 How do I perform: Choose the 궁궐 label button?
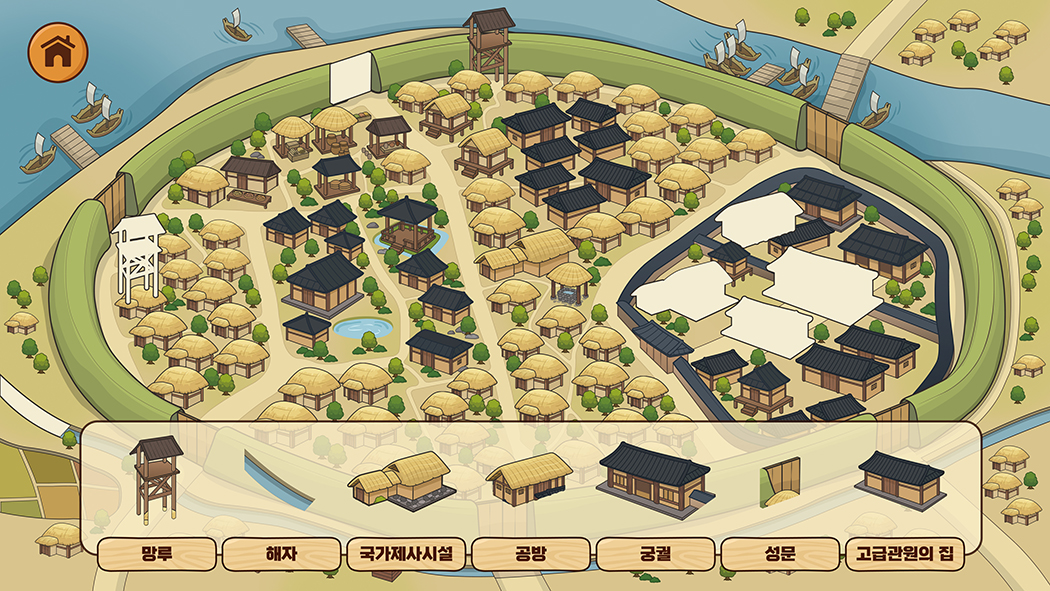point(655,553)
